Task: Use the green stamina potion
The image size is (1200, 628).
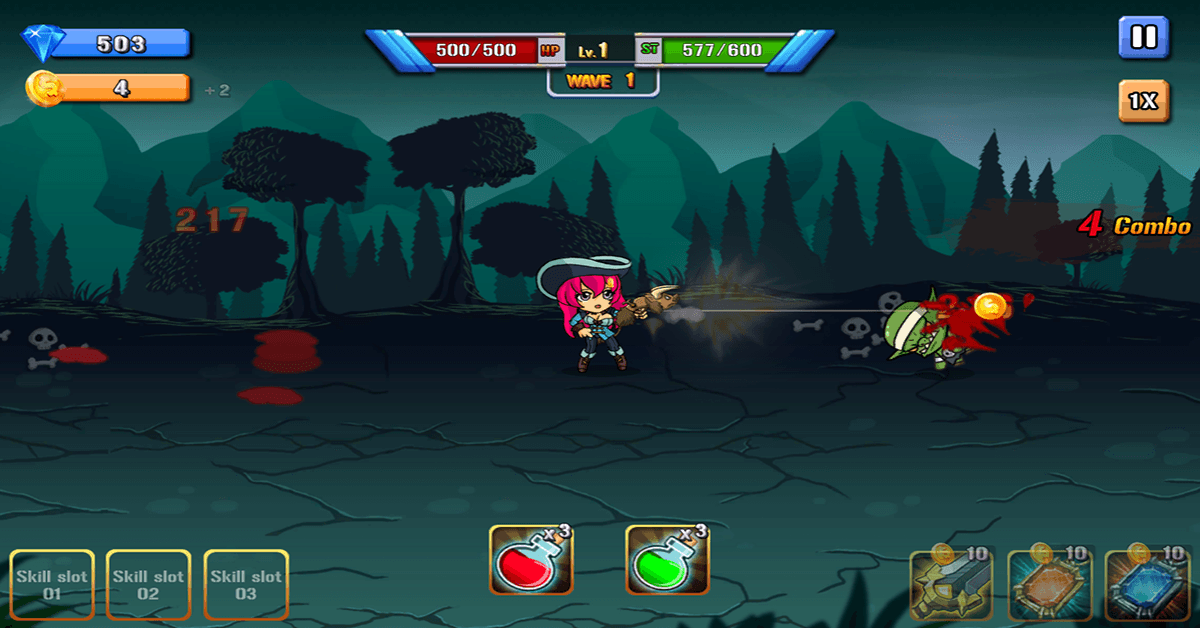Action: coord(667,560)
